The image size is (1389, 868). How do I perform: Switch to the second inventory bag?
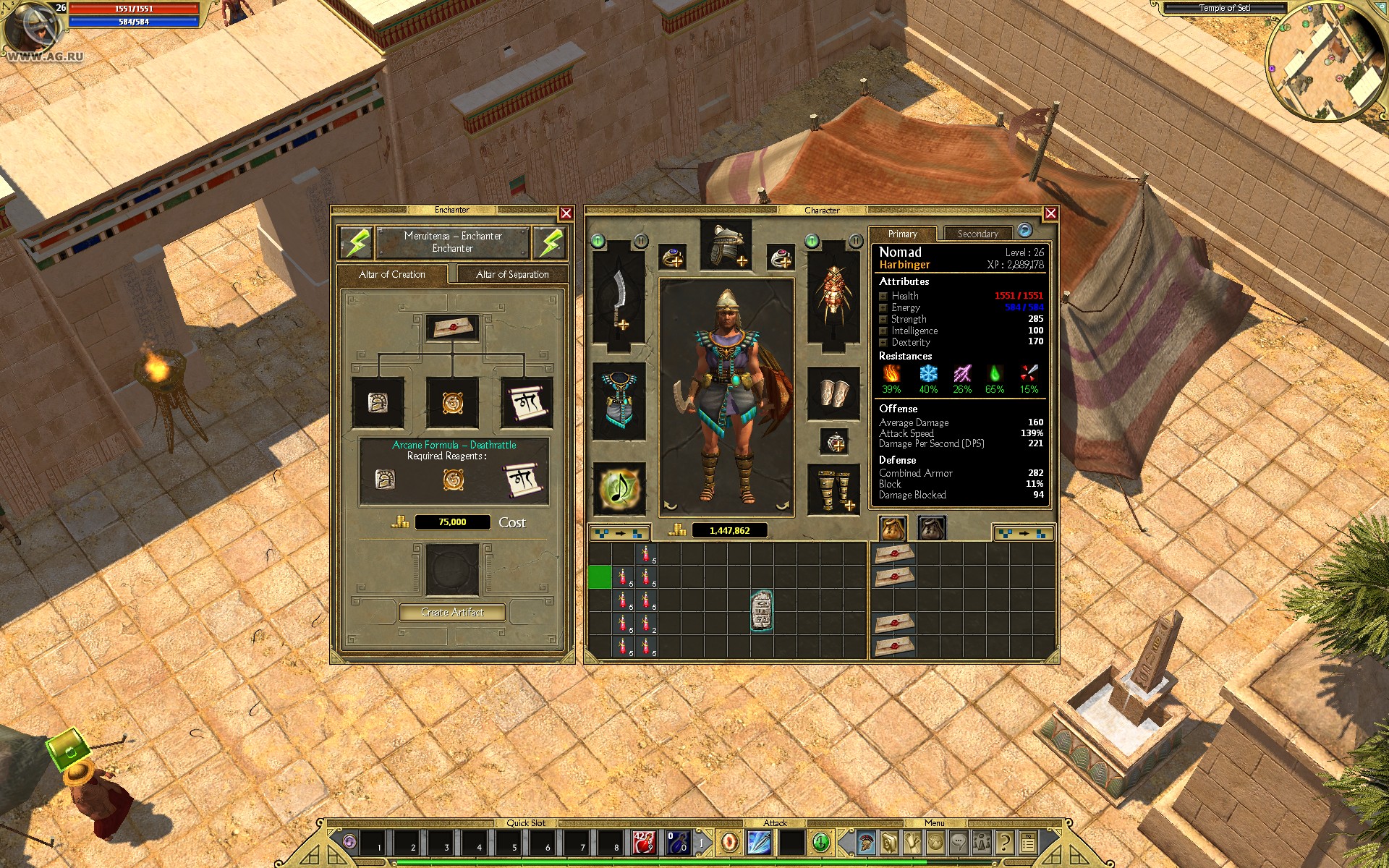coord(933,529)
